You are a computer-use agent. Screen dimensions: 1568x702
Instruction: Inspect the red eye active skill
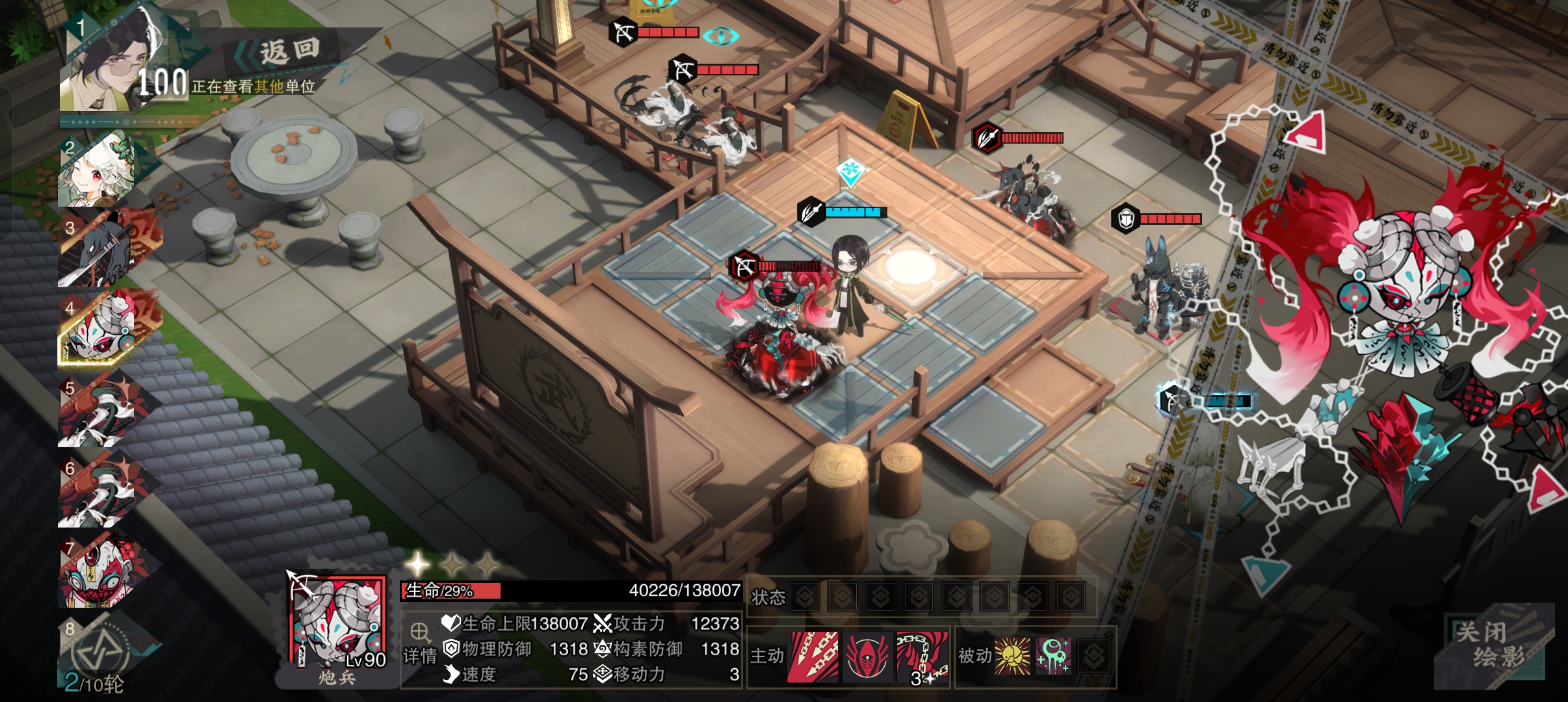tap(867, 656)
